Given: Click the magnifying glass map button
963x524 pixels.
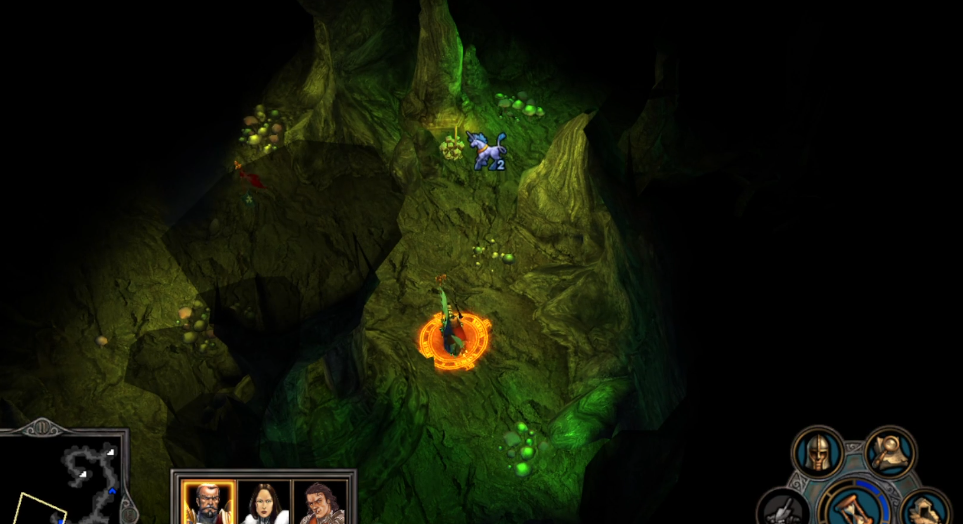Looking at the screenshot, I should pos(889,452).
